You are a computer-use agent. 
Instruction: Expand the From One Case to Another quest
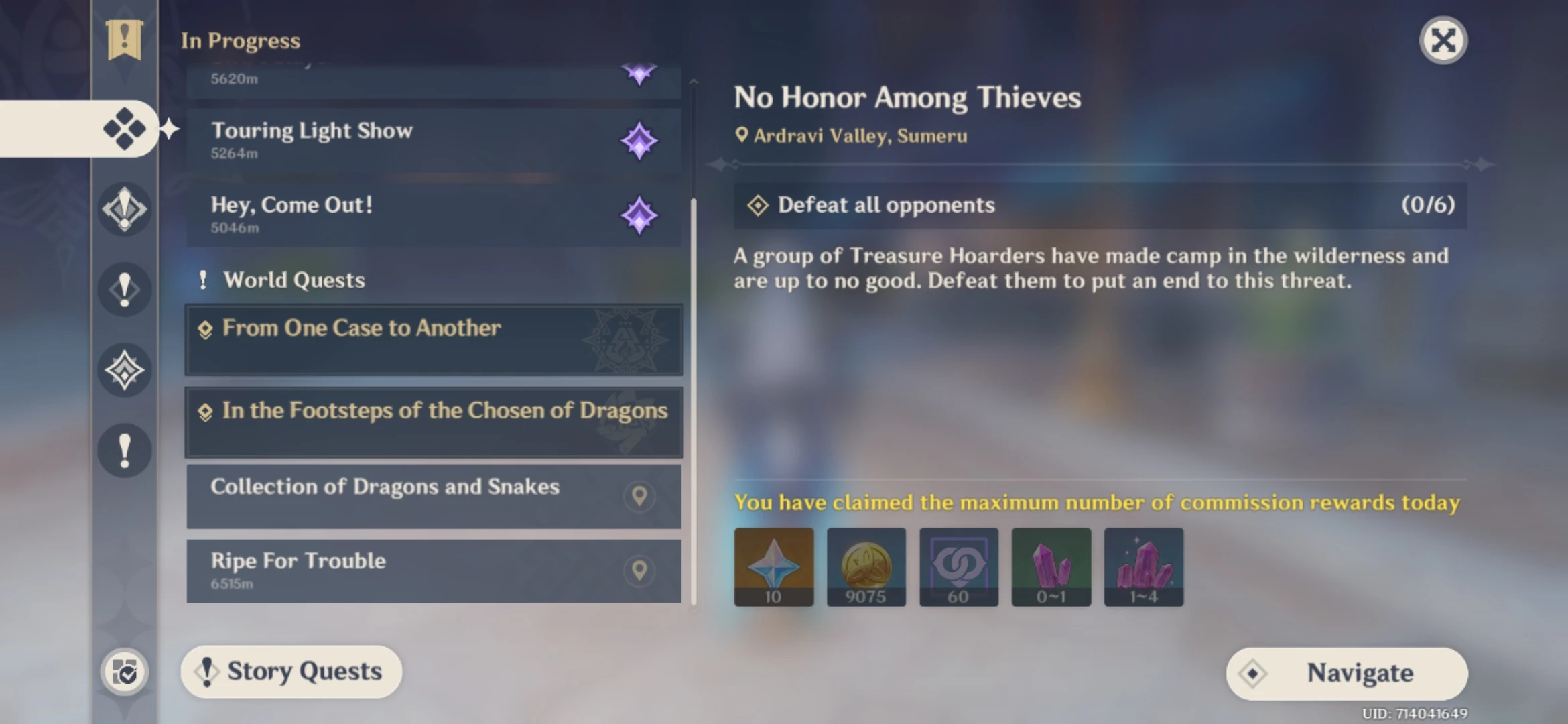point(434,339)
